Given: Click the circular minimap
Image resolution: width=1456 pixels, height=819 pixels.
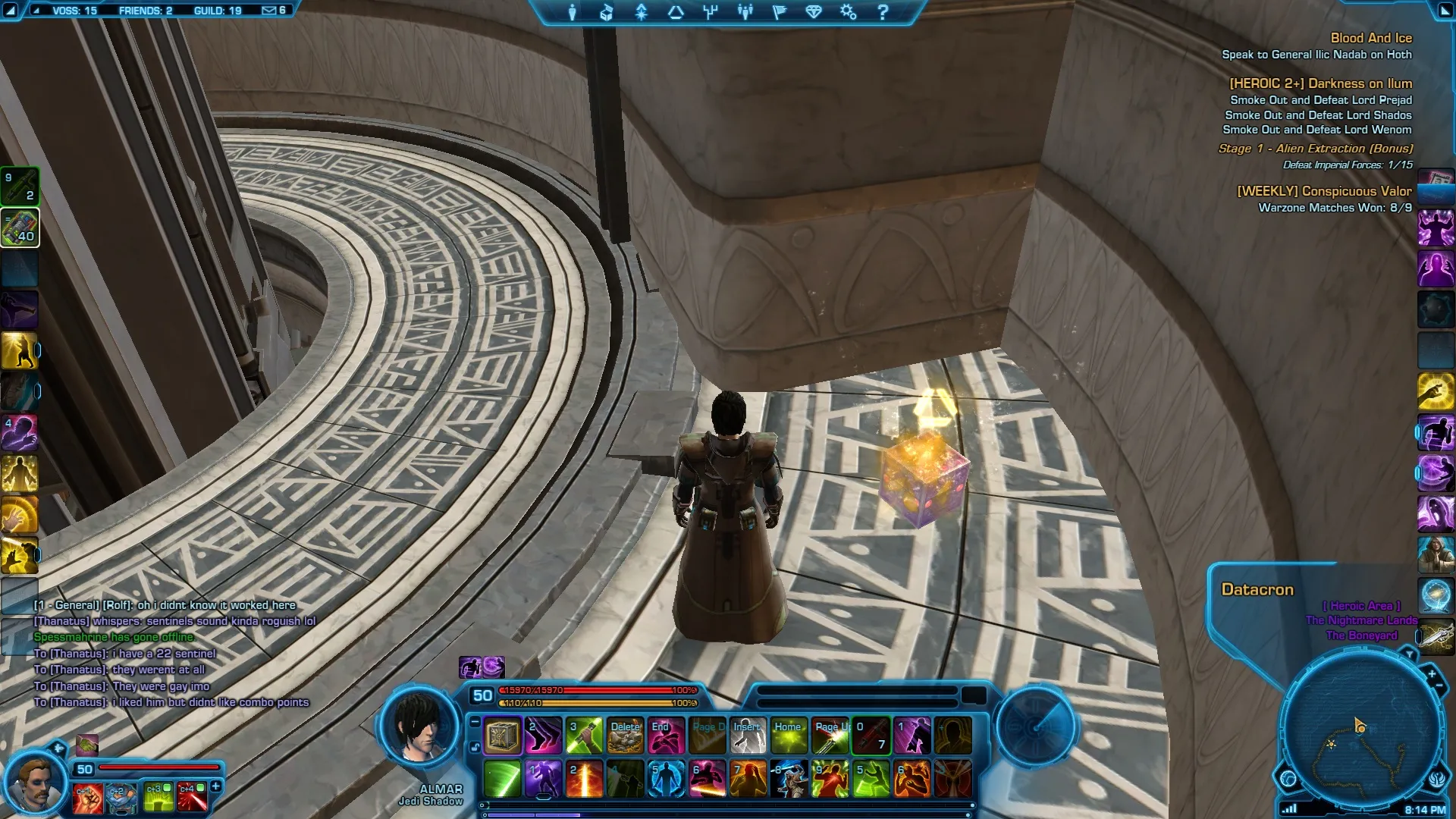Looking at the screenshot, I should (1361, 728).
